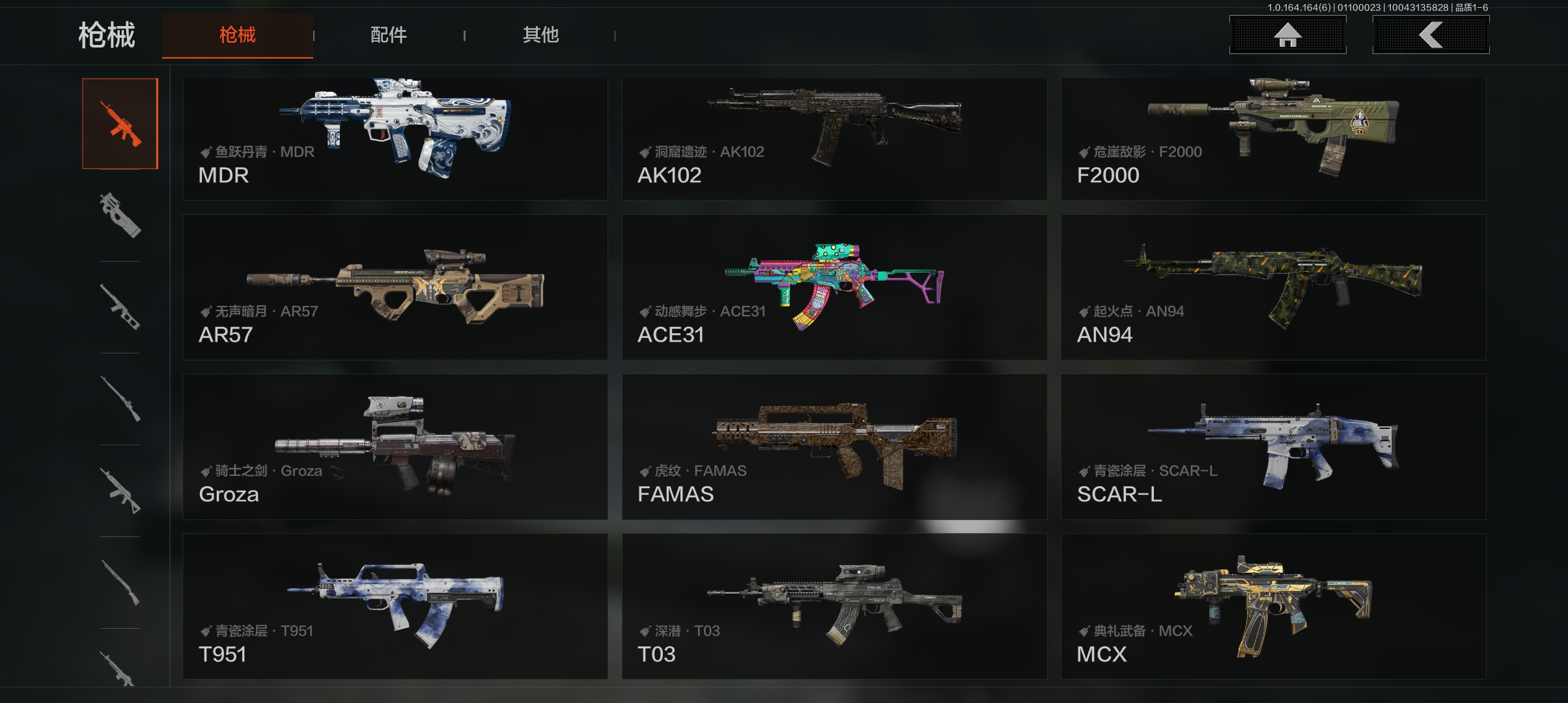
Task: Return to the home screen
Action: tap(1287, 35)
